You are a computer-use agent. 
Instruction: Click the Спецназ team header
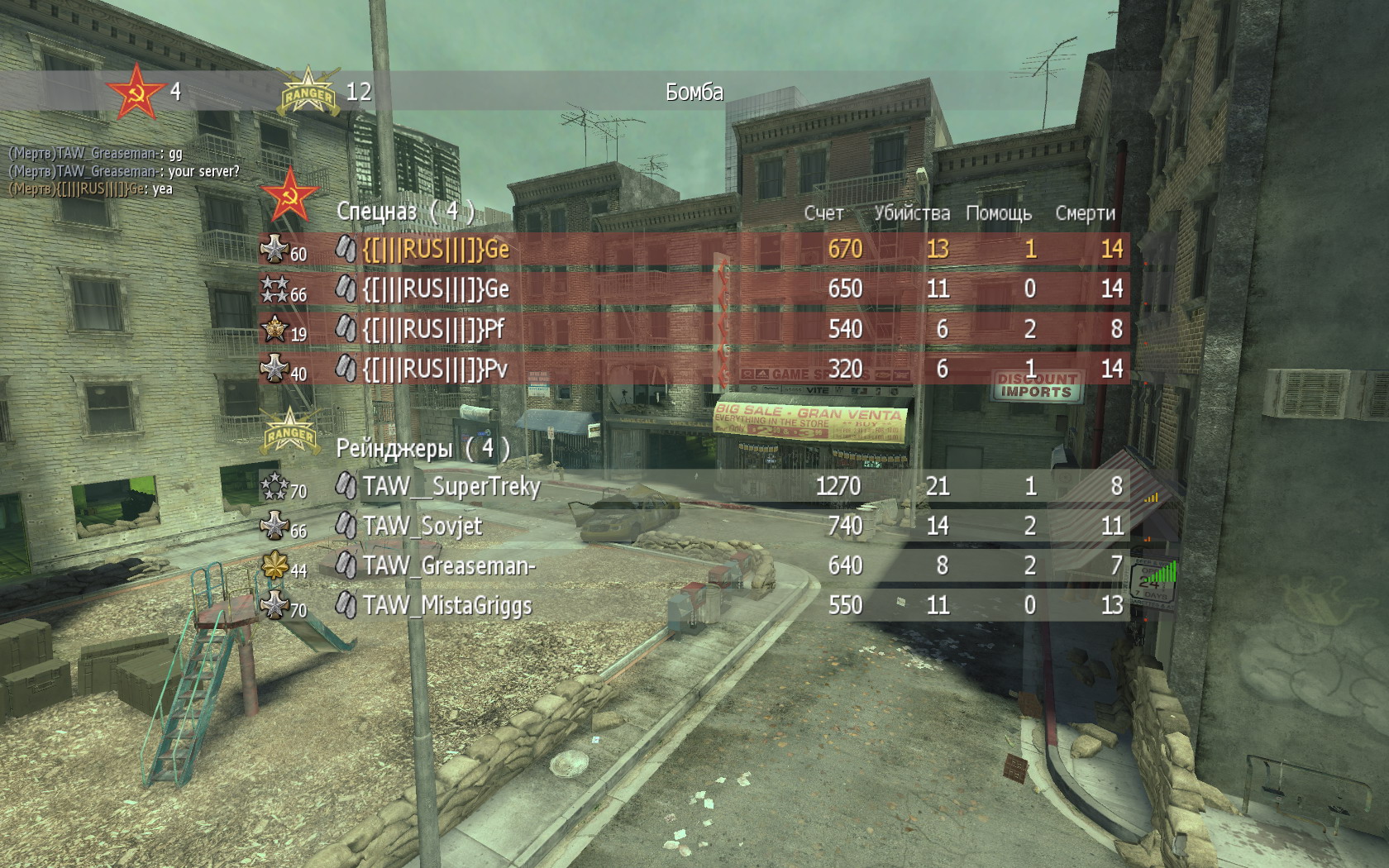(x=405, y=212)
